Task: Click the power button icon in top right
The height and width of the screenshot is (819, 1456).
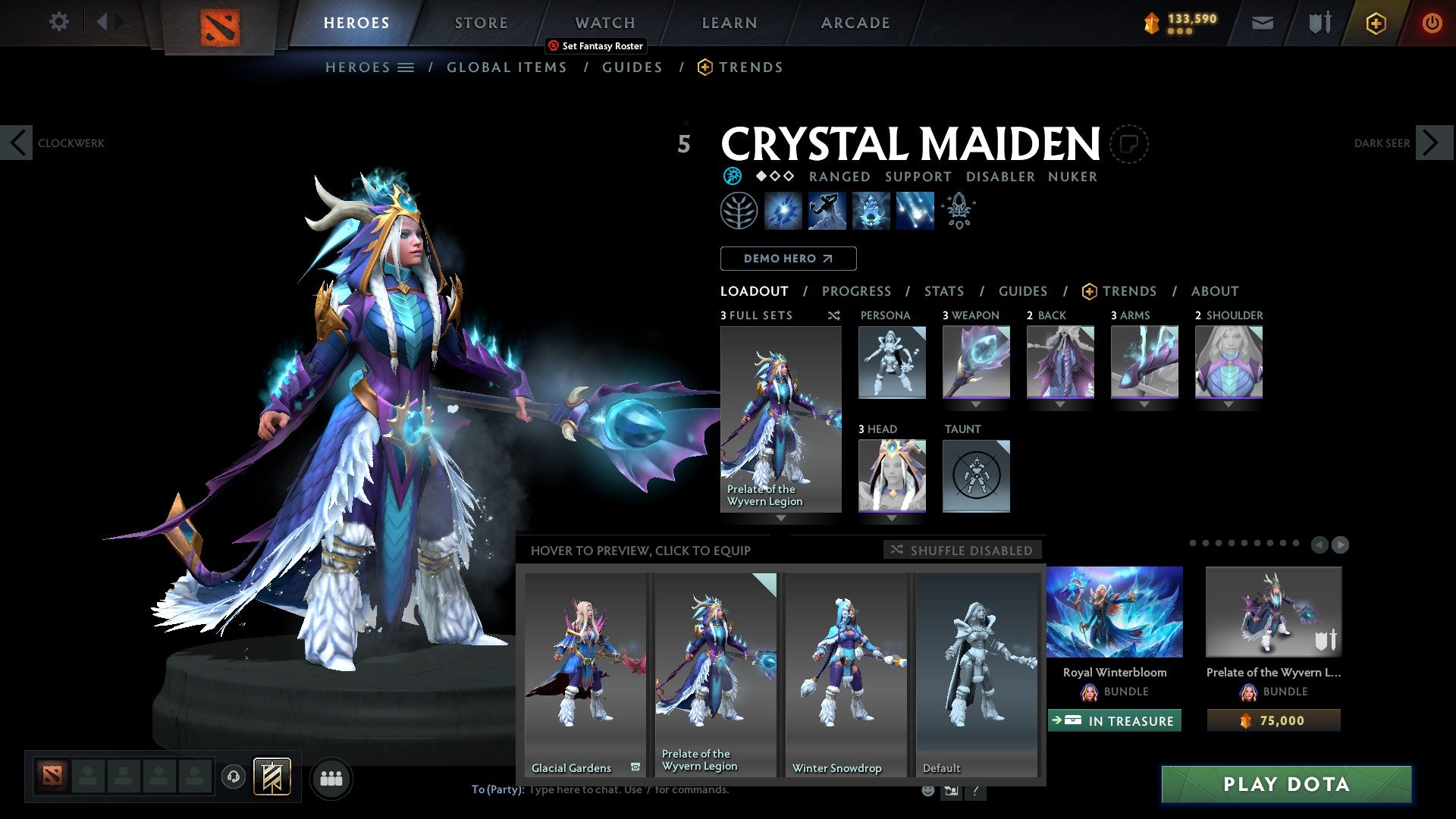Action: 1433,23
